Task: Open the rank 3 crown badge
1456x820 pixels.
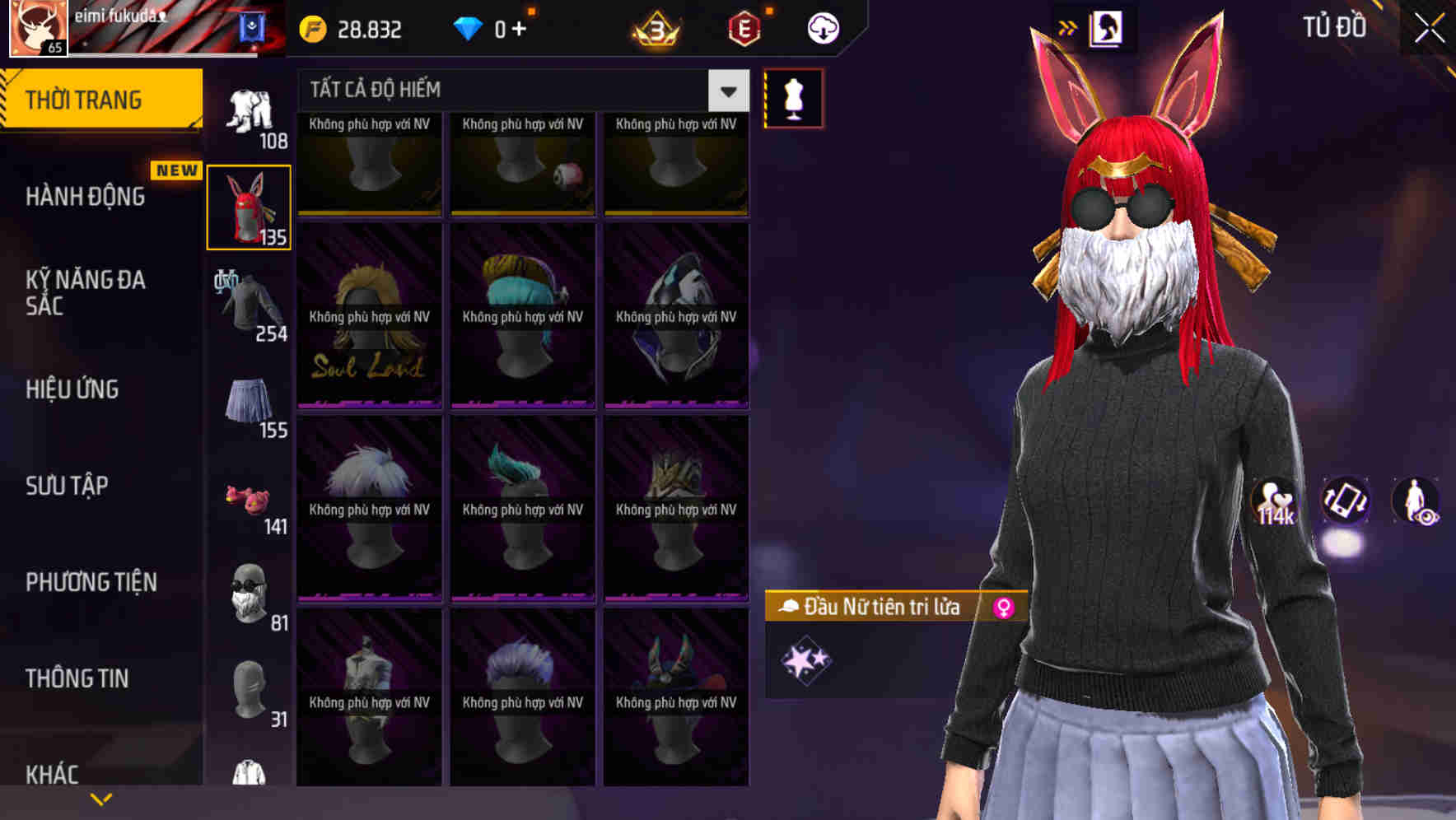Action: coord(655,29)
